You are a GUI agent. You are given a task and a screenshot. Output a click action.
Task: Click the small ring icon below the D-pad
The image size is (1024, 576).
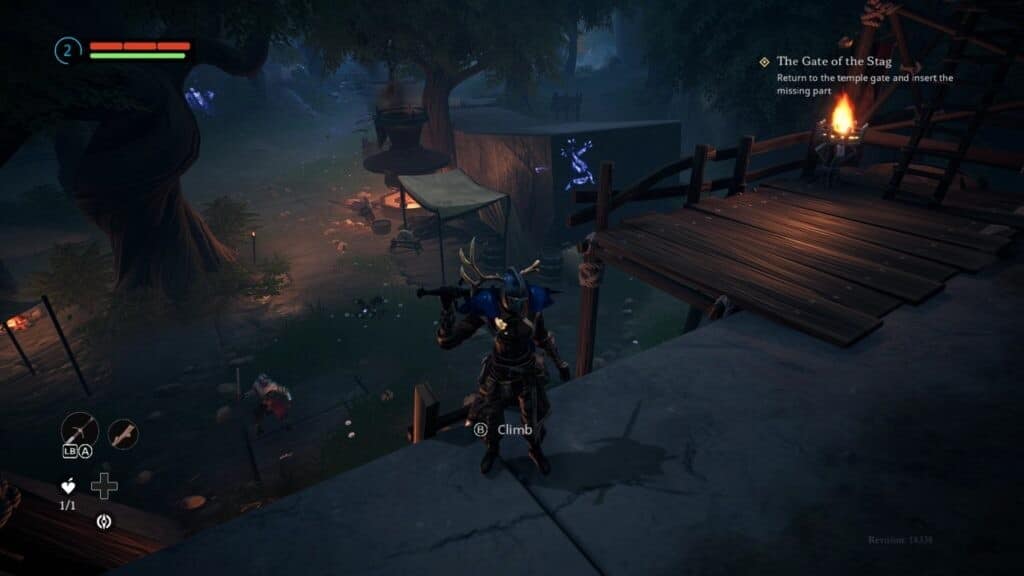[x=104, y=520]
